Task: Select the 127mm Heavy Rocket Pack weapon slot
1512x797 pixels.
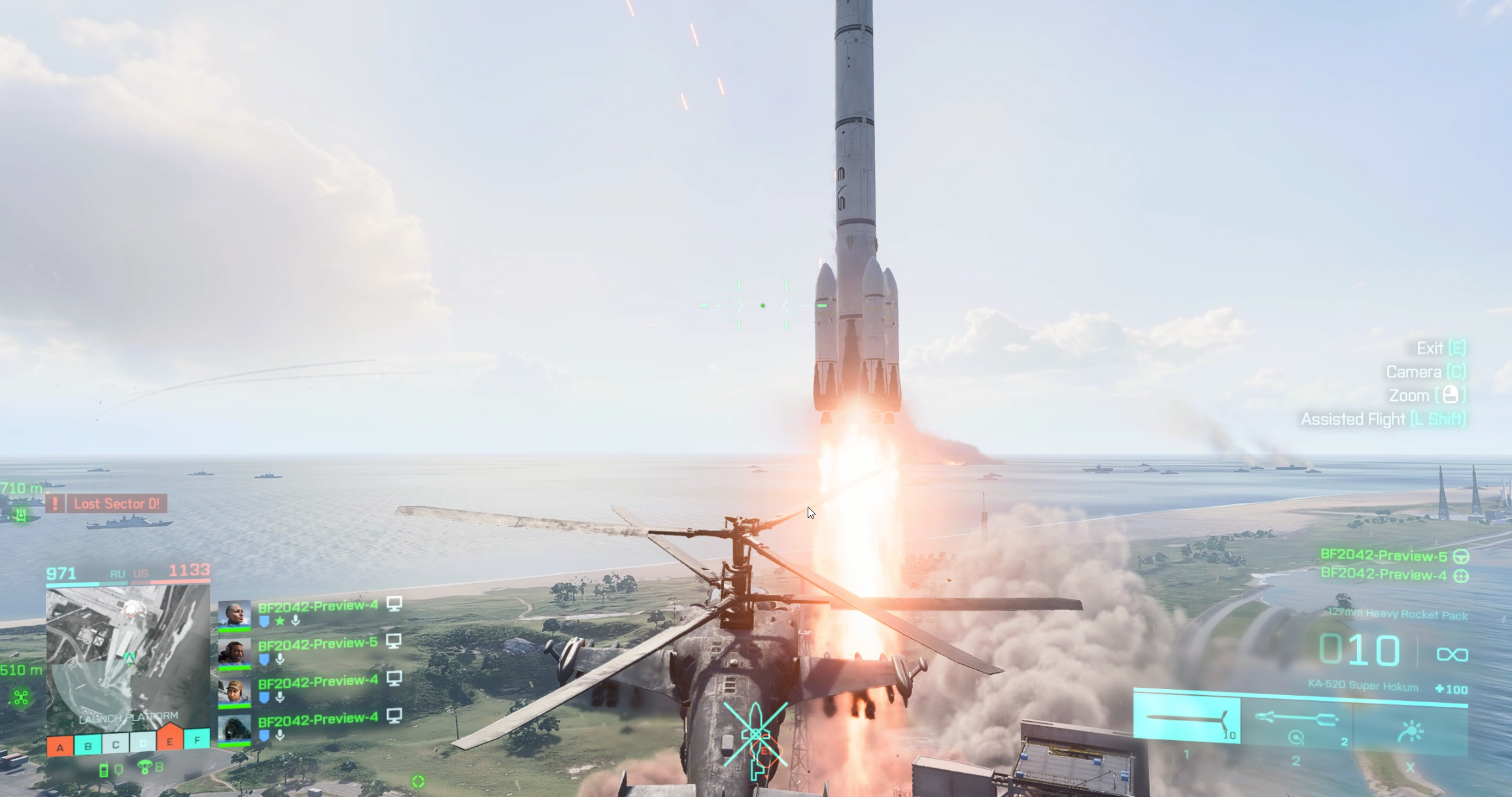Action: pos(1186,720)
